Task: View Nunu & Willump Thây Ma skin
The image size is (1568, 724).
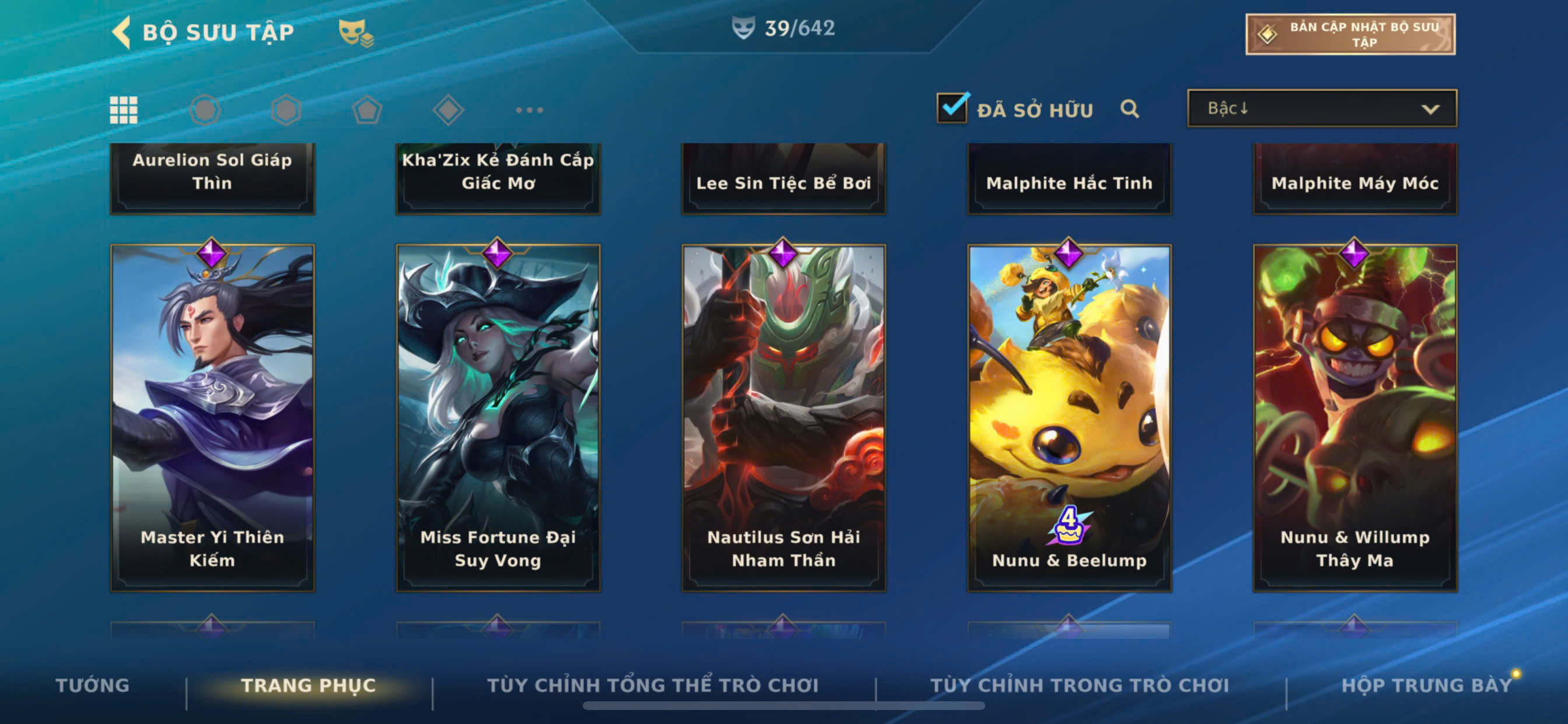Action: (x=1355, y=418)
